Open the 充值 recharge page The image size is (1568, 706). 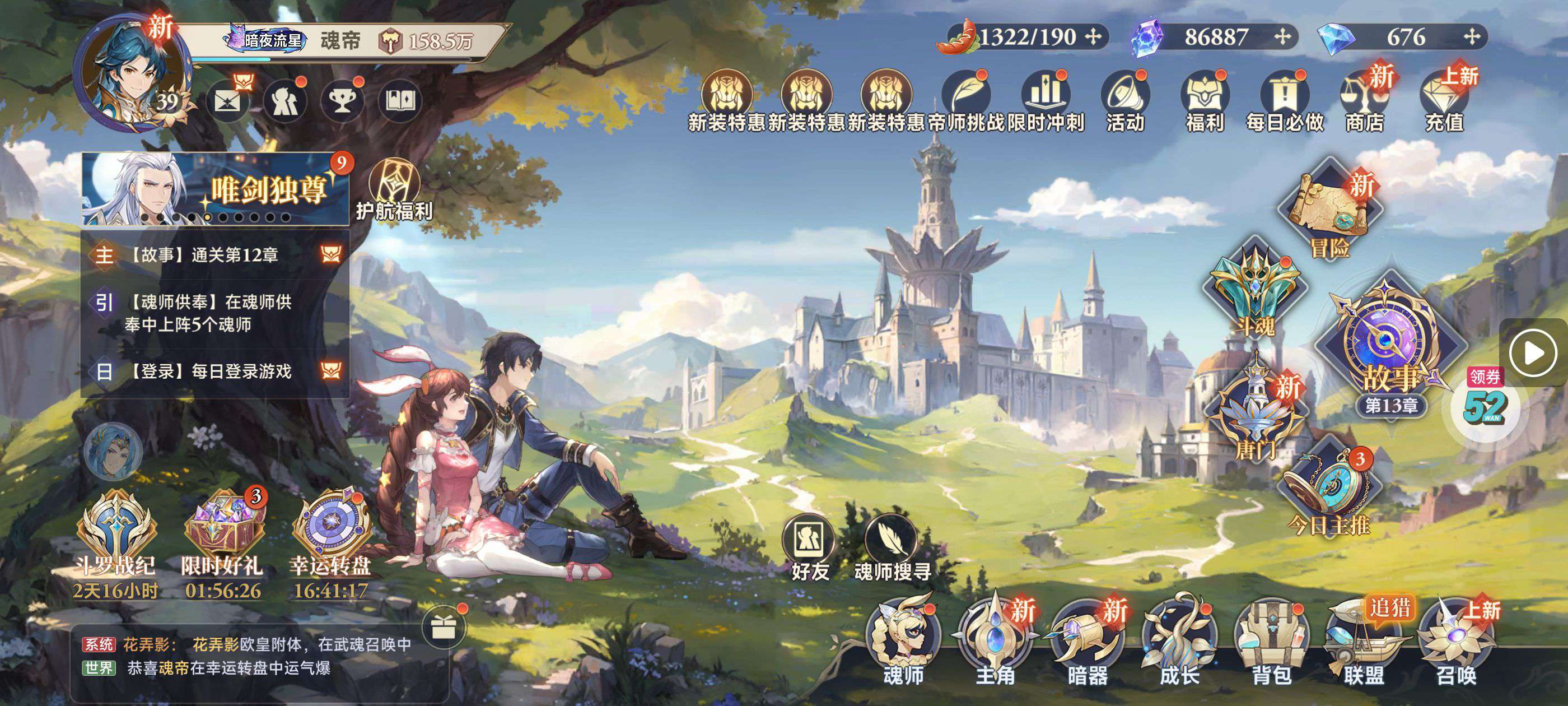pyautogui.click(x=1444, y=100)
